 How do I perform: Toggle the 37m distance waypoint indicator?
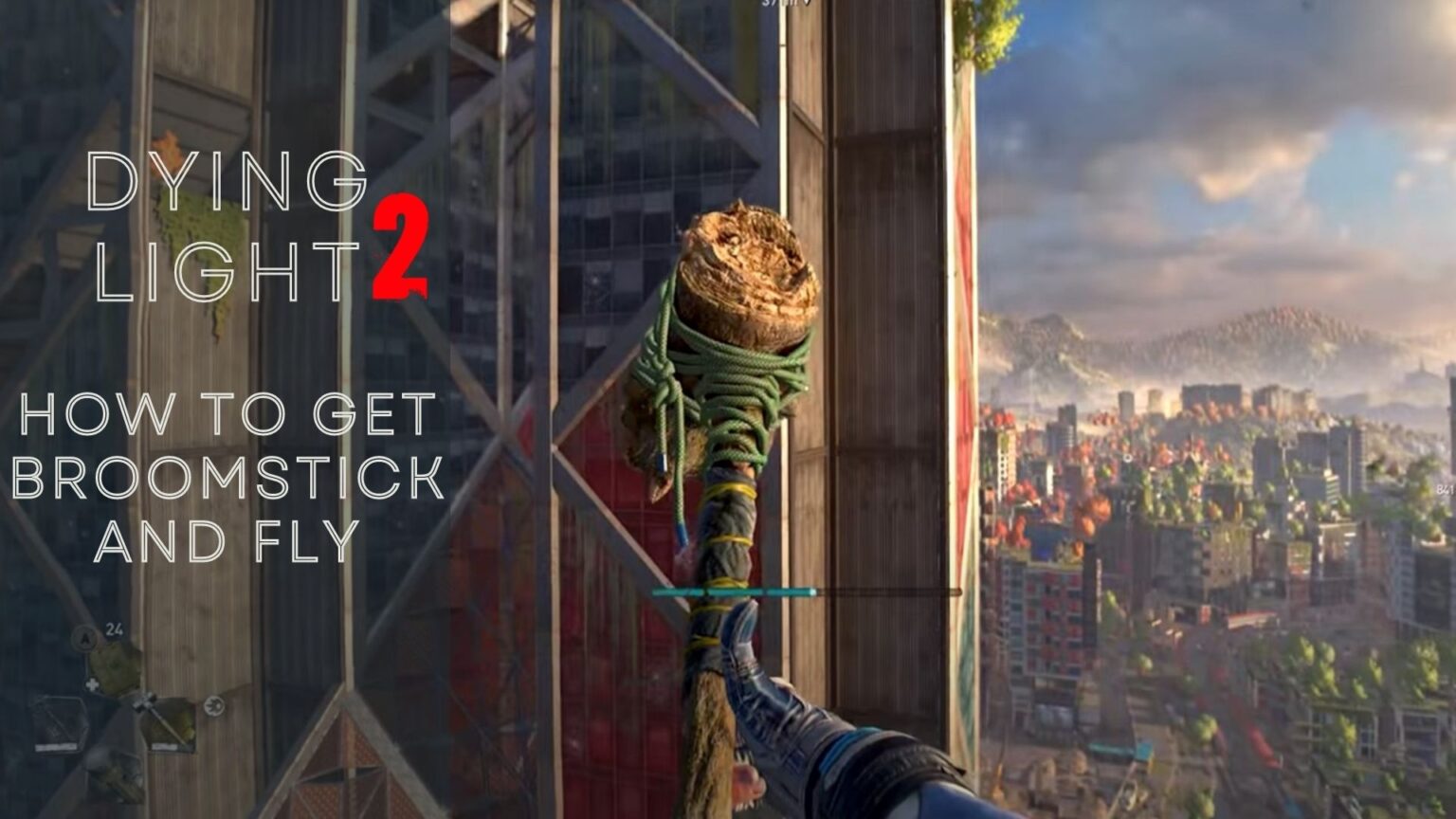(x=771, y=5)
